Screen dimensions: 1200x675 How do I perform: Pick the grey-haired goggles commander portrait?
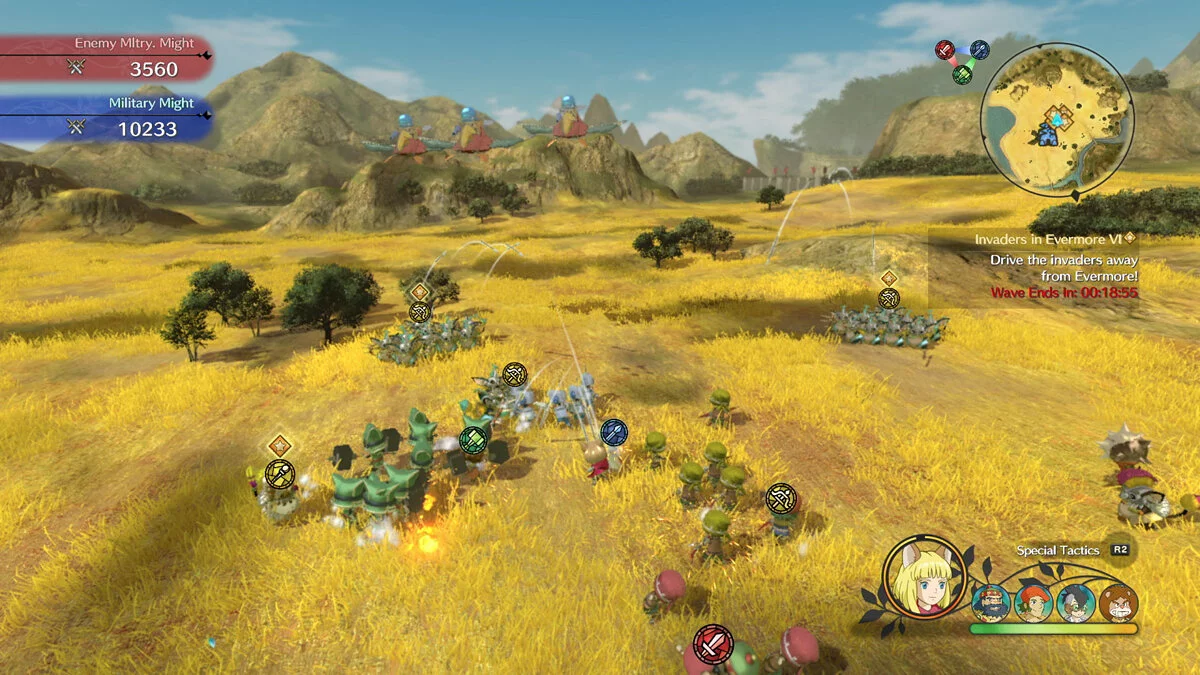pos(1076,603)
